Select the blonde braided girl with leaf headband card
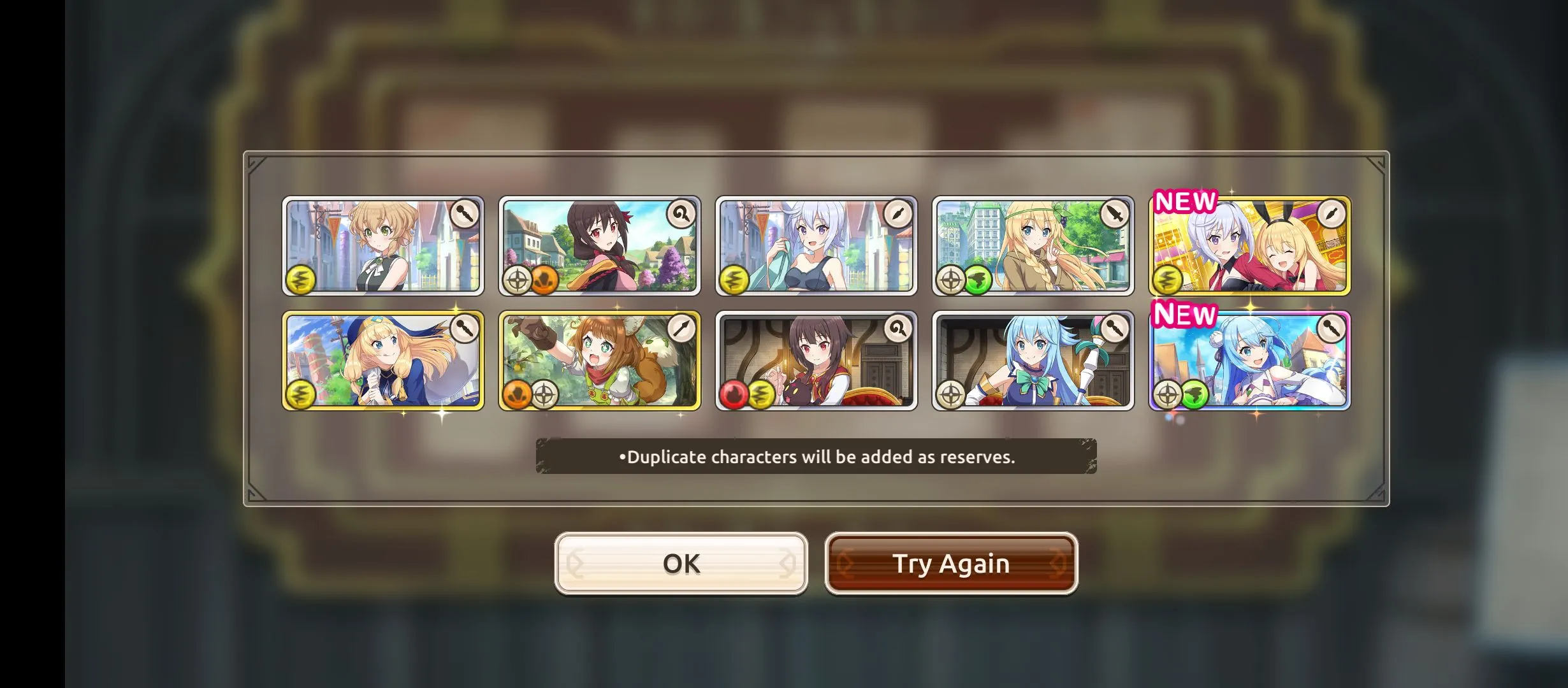This screenshot has height=688, width=1568. point(1033,246)
